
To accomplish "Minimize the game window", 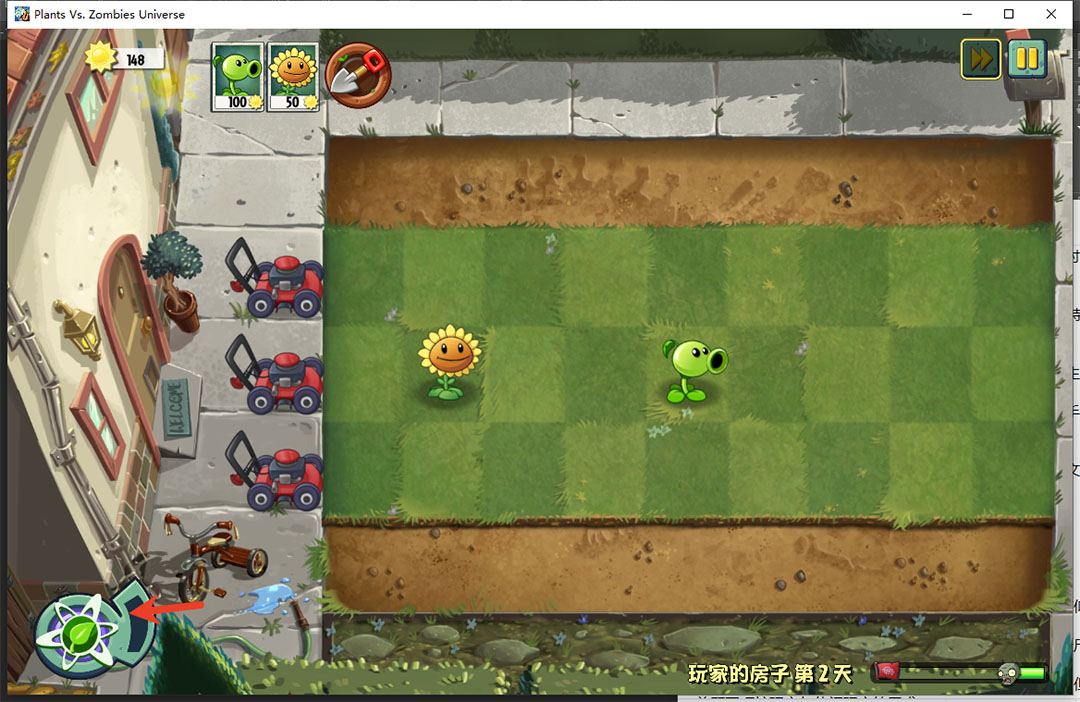I will coord(967,14).
